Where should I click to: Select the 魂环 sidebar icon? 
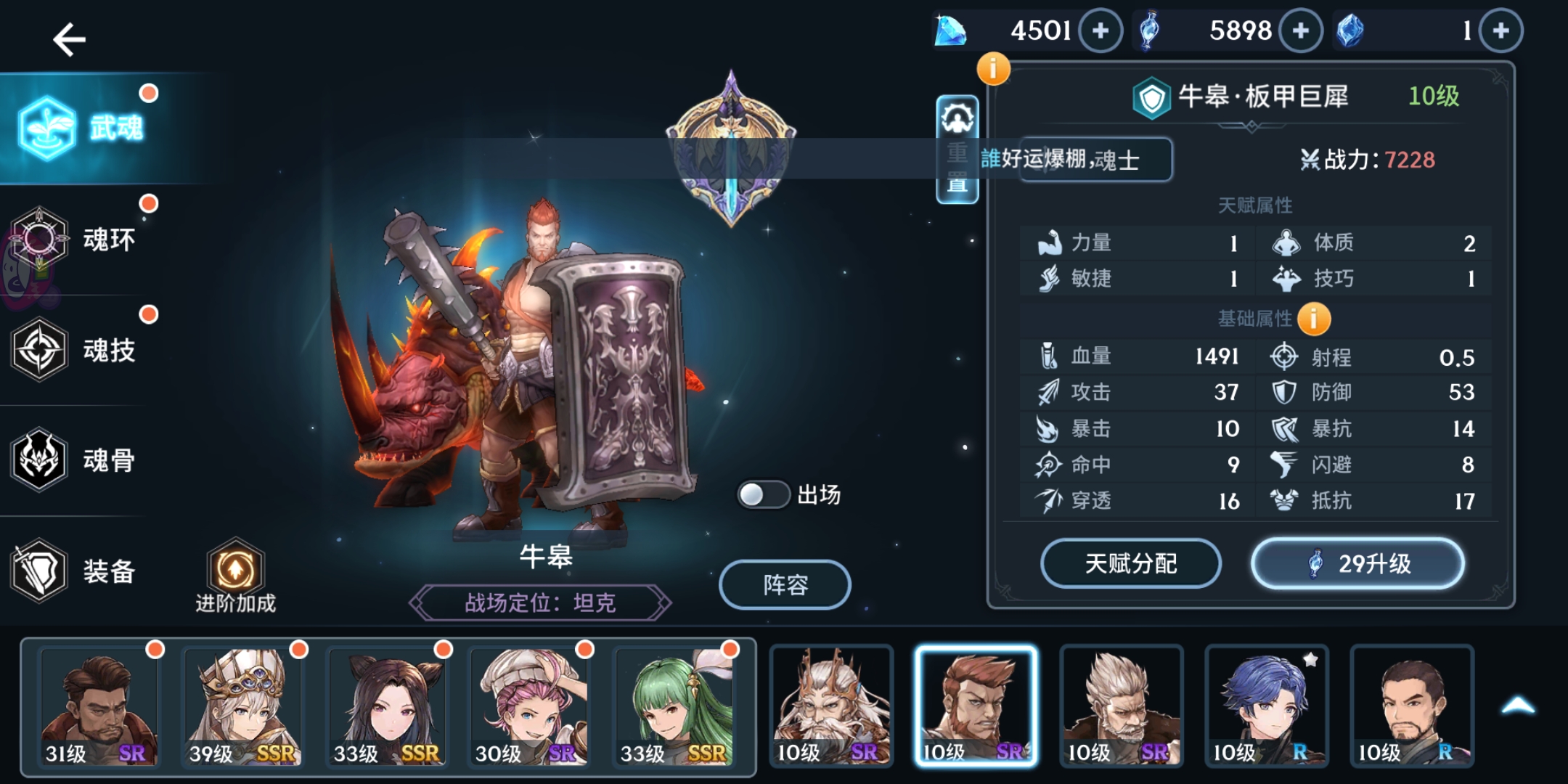(x=40, y=240)
